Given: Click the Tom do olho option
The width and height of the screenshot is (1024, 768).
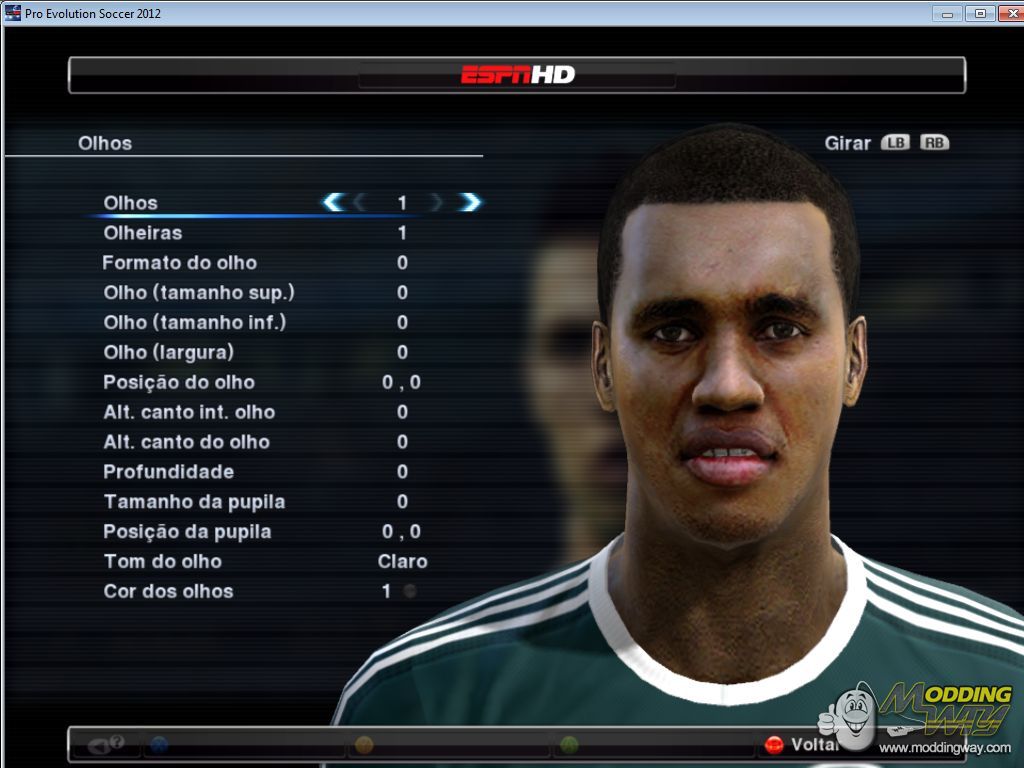Looking at the screenshot, I should pos(163,562).
